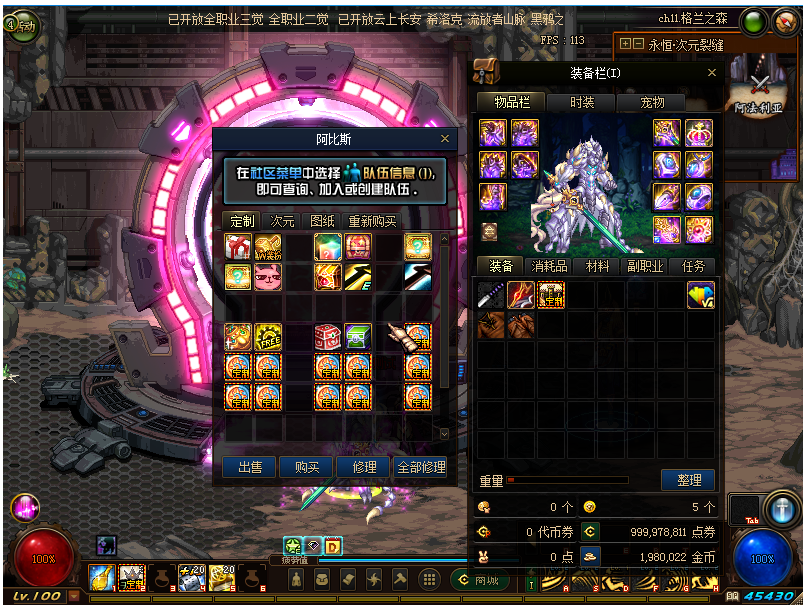Image resolution: width=806 pixels, height=607 pixels.
Task: Close the 阿比斯 shop window
Action: [x=445, y=139]
